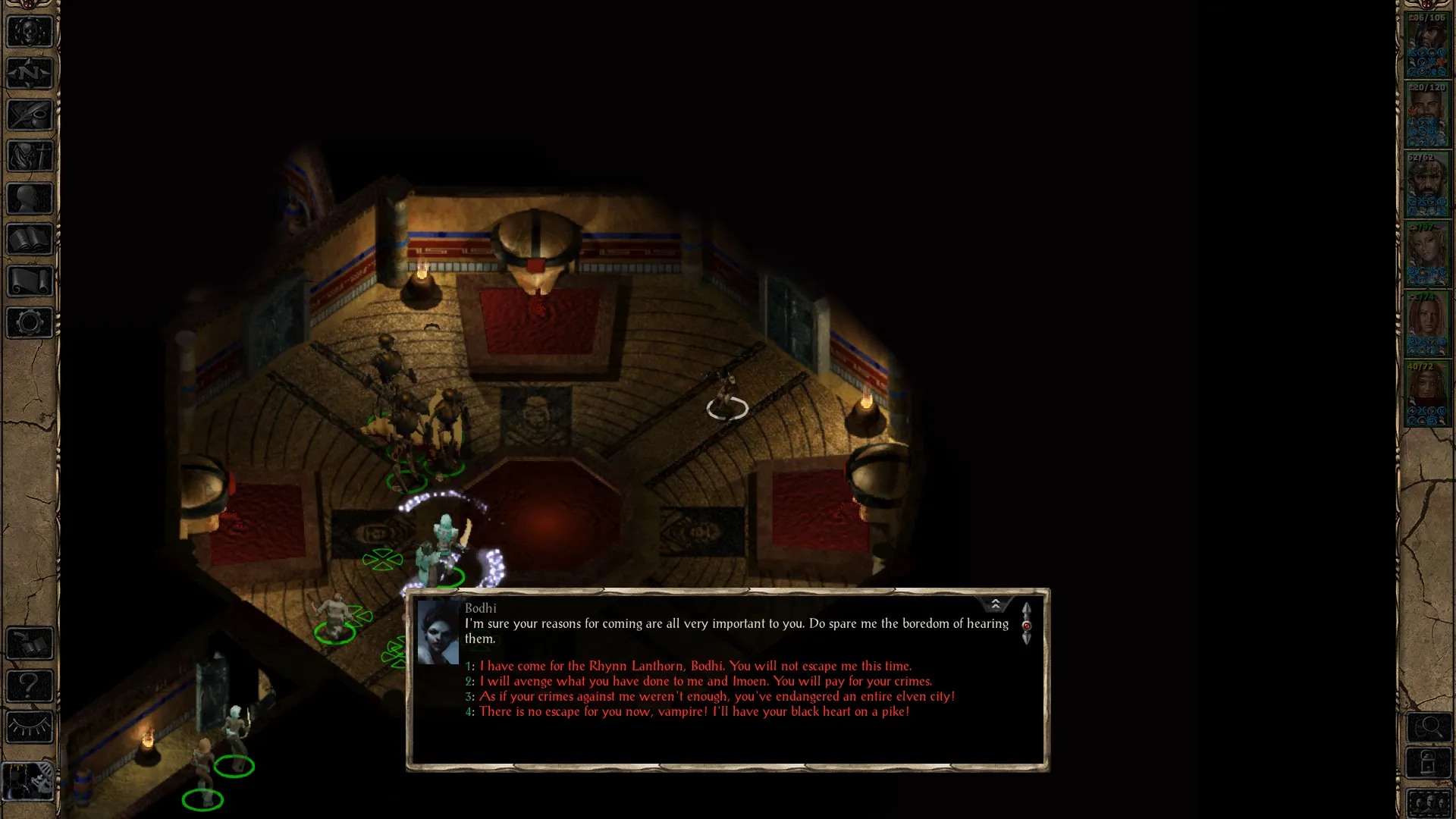Collapse the dialogue box with the chevron button
The height and width of the screenshot is (819, 1456).
click(x=995, y=604)
